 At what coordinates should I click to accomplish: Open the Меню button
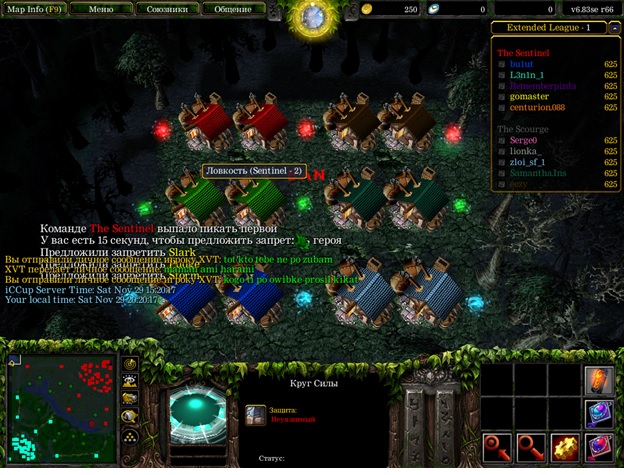99,8
